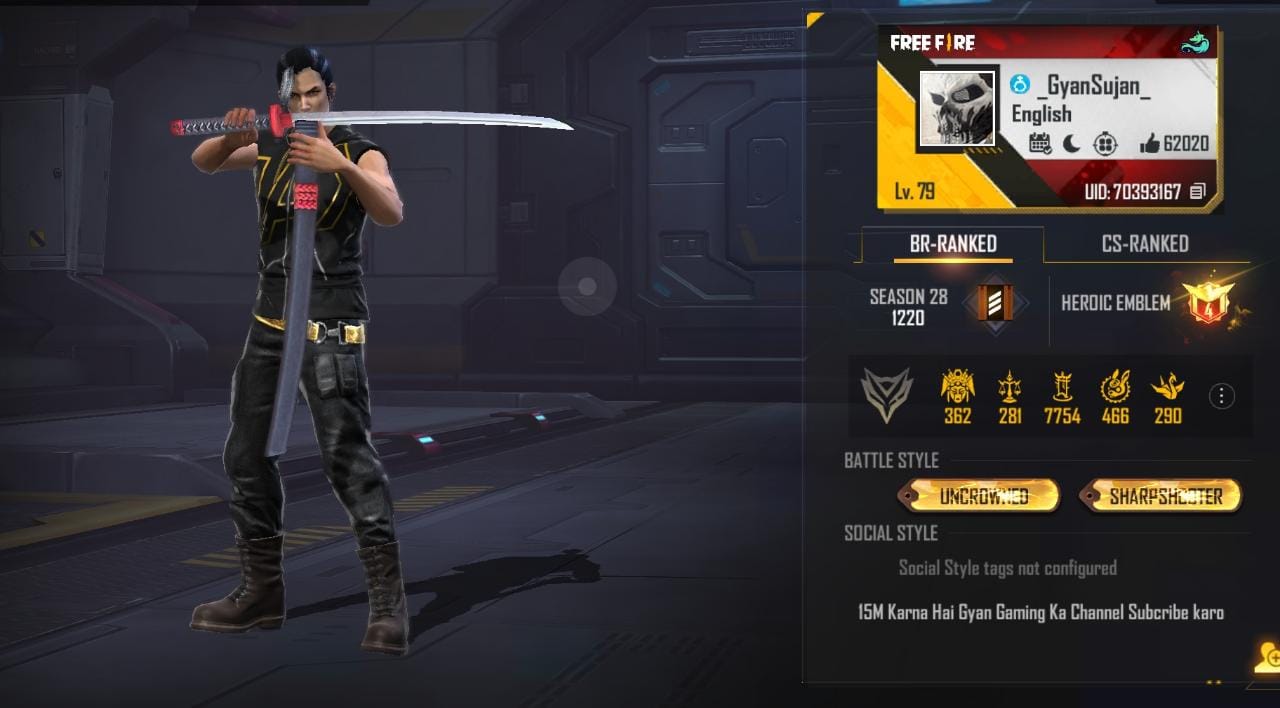Viewport: 1280px width, 708px height.
Task: Open the Season 28 rank badge
Action: [x=995, y=304]
